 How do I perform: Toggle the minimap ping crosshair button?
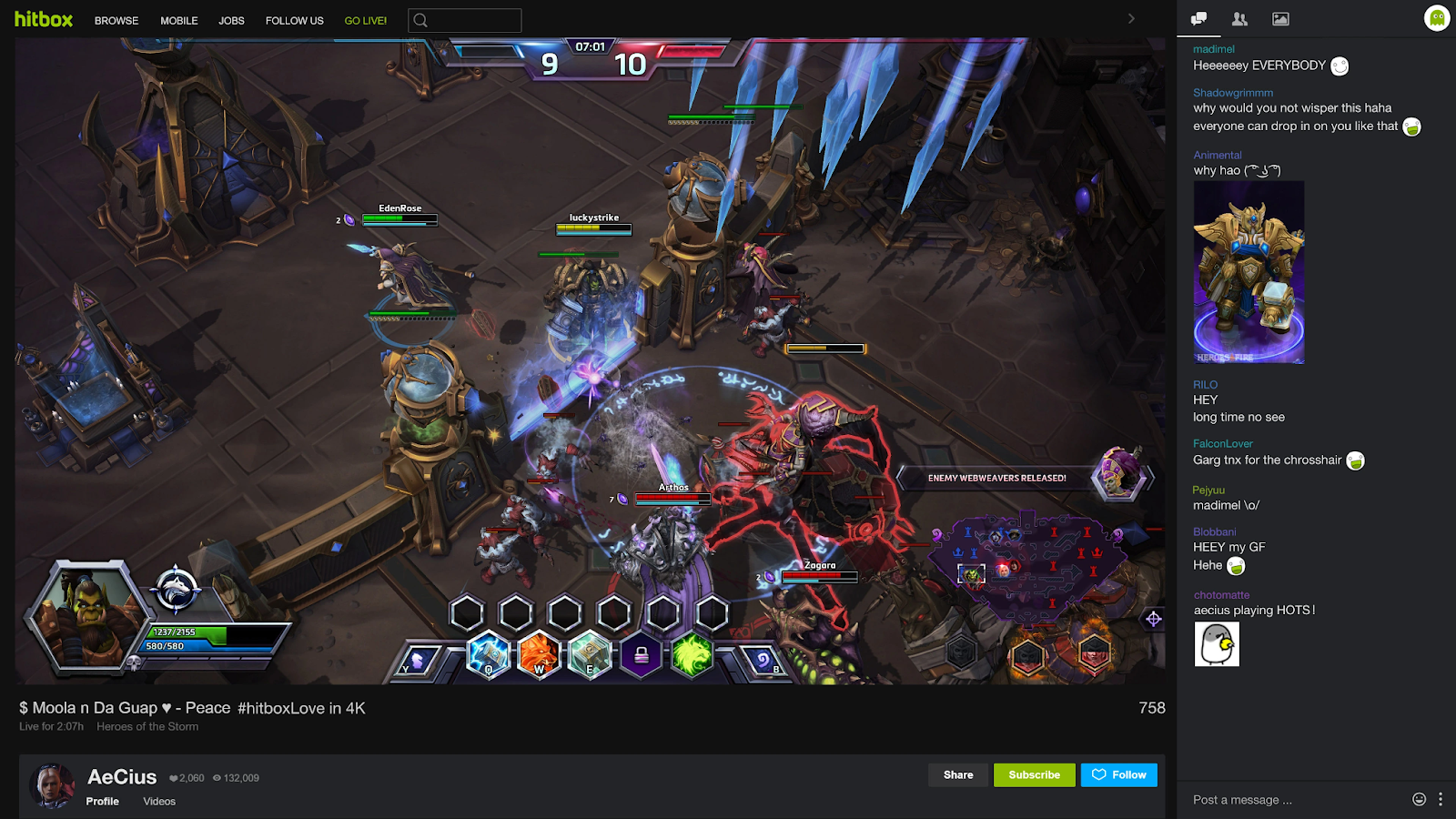pos(1153,619)
